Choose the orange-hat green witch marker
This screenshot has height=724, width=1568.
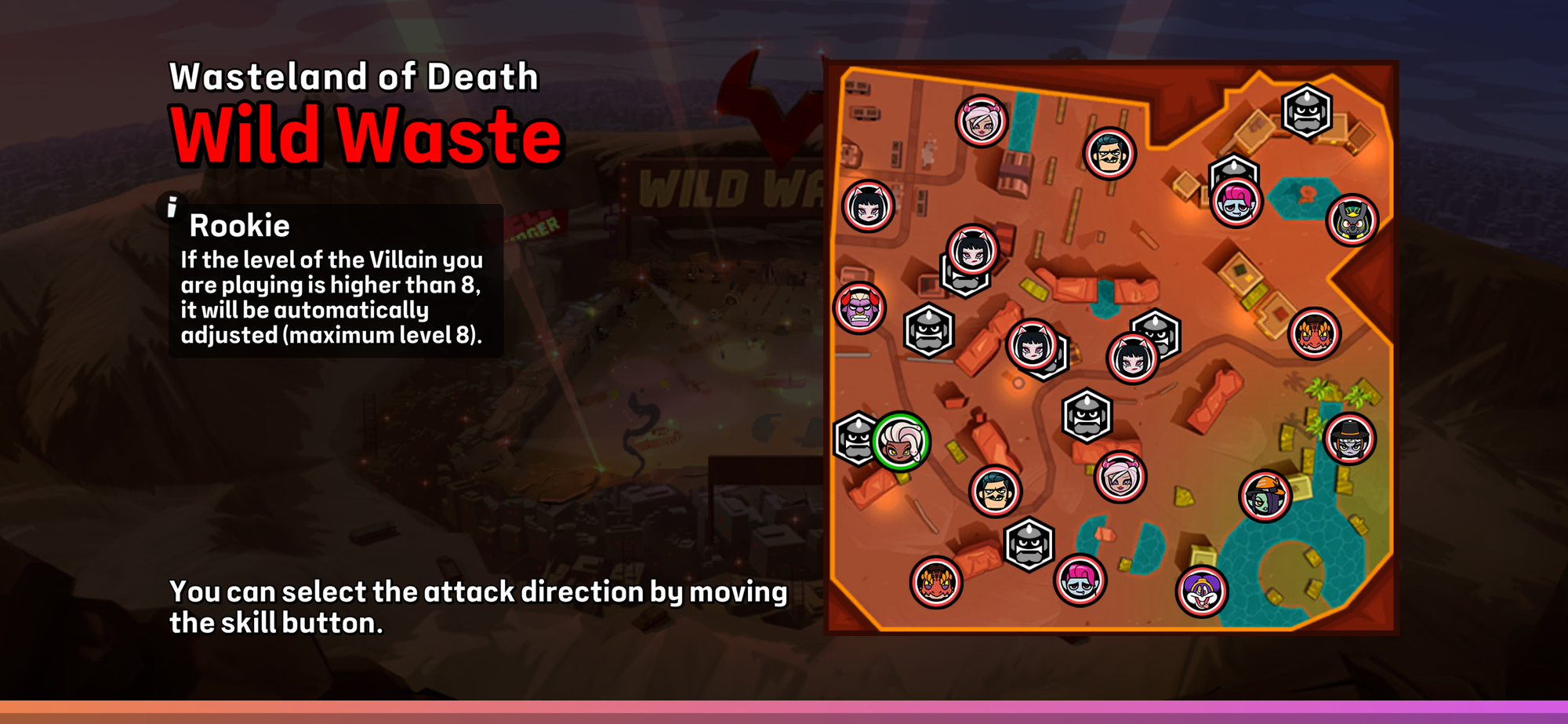(x=1265, y=496)
